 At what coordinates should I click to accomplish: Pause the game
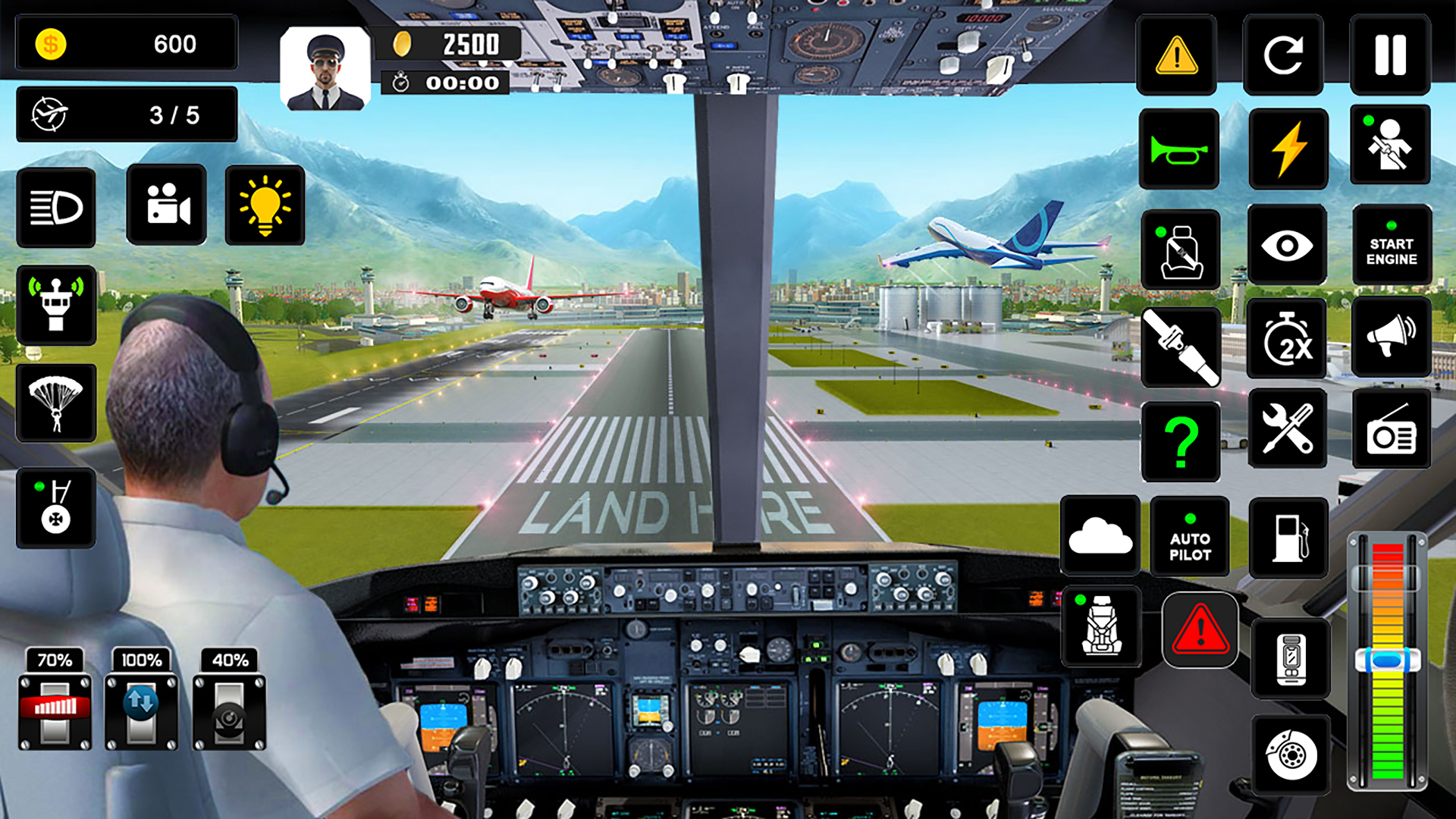tap(1392, 55)
